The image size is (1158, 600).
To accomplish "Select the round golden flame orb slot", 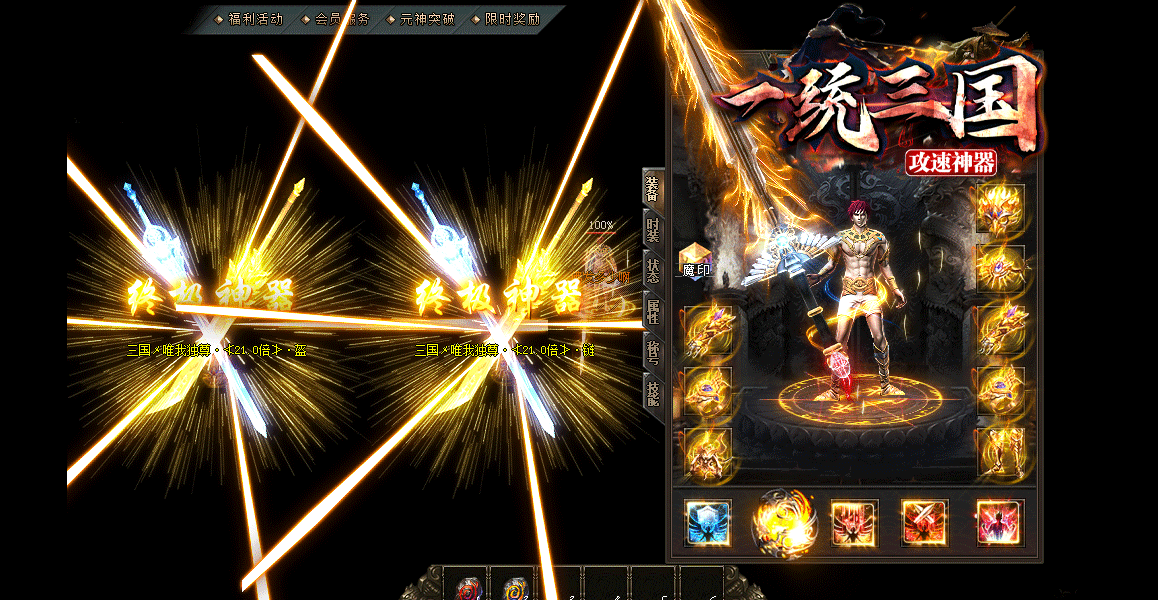I will (x=782, y=523).
